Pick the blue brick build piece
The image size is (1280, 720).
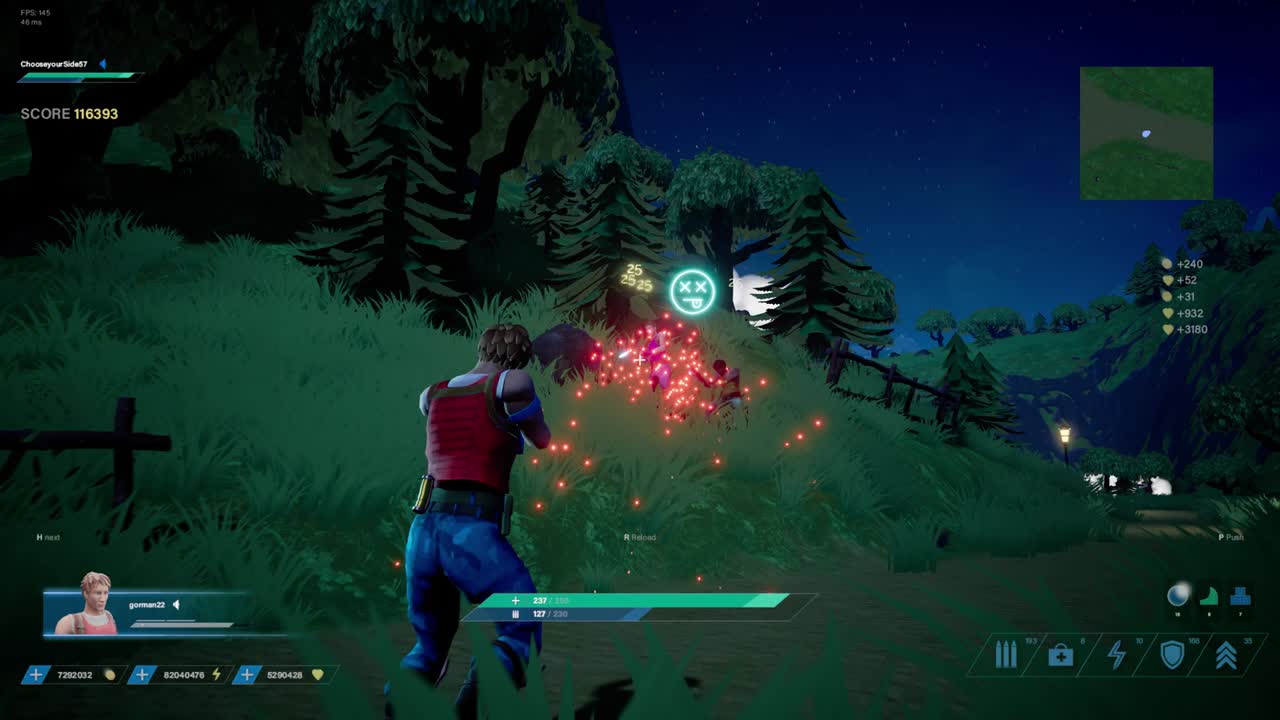pyautogui.click(x=1241, y=596)
